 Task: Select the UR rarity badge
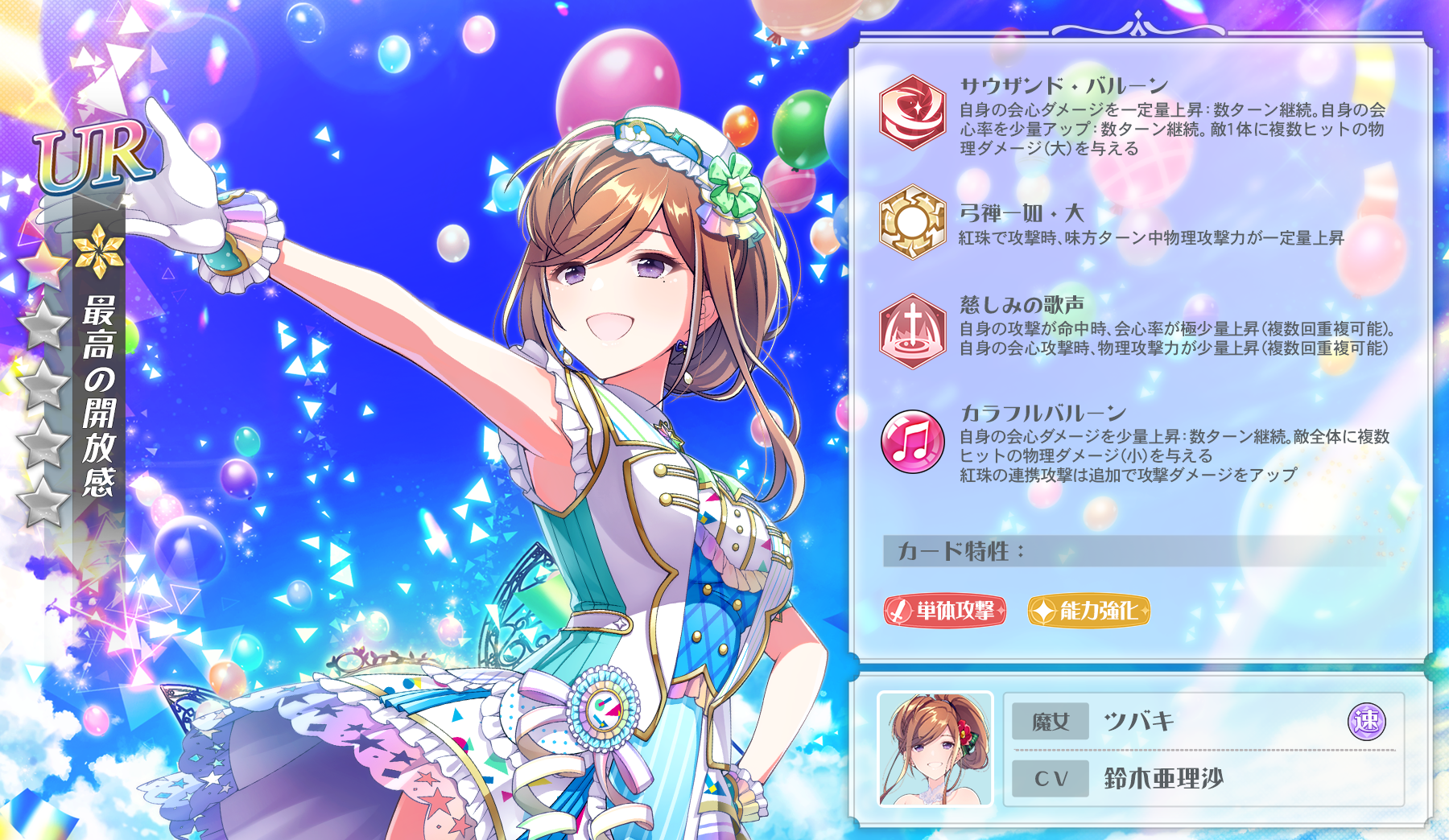coord(91,153)
